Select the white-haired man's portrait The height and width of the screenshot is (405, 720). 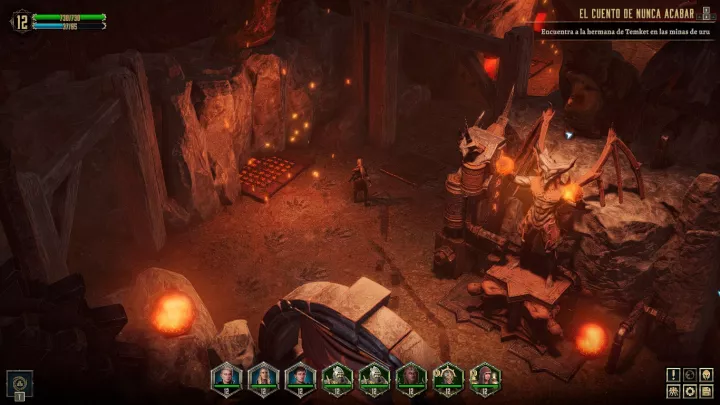pyautogui.click(x=228, y=375)
